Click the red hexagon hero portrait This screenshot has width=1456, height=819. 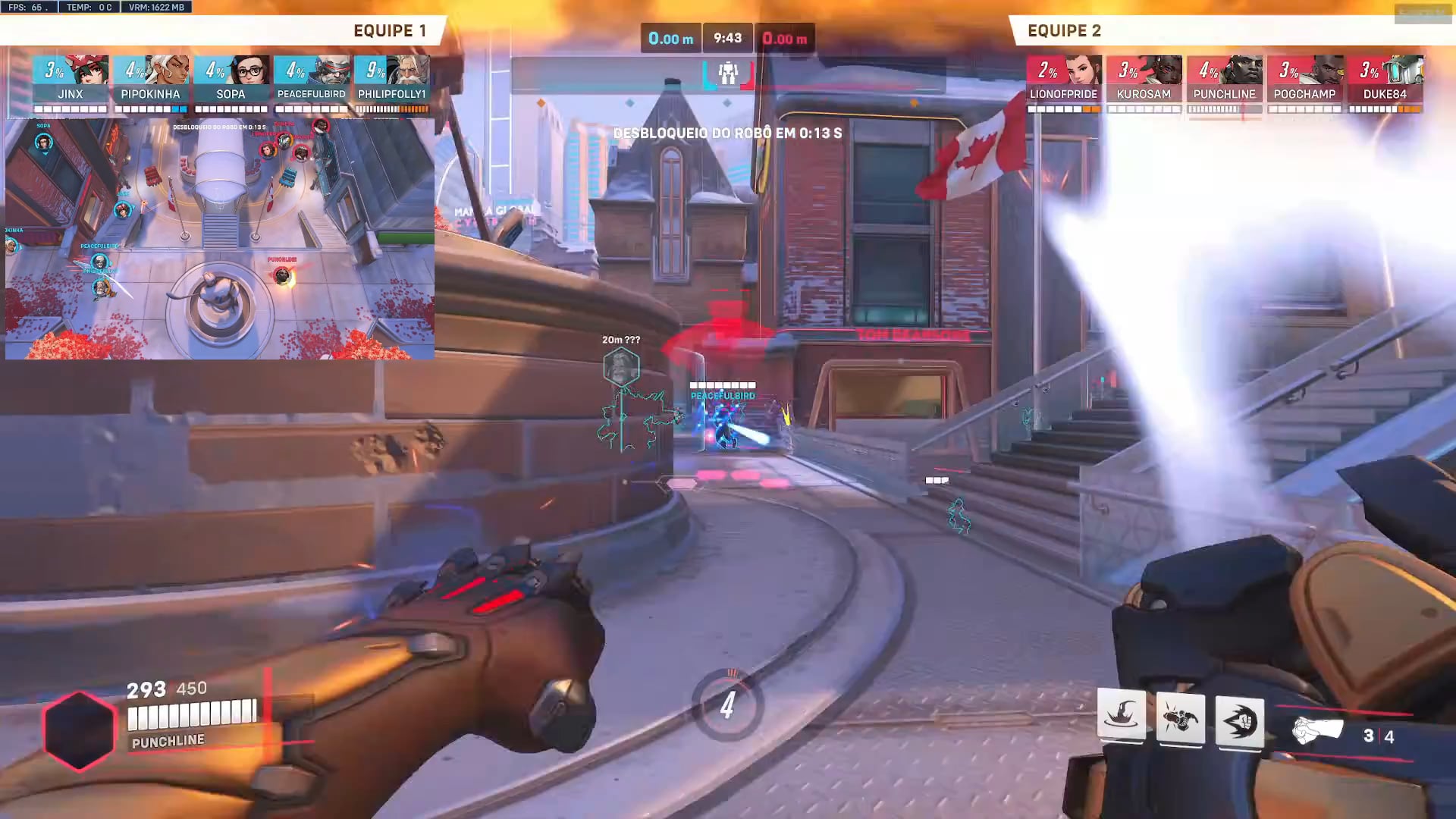[x=79, y=730]
